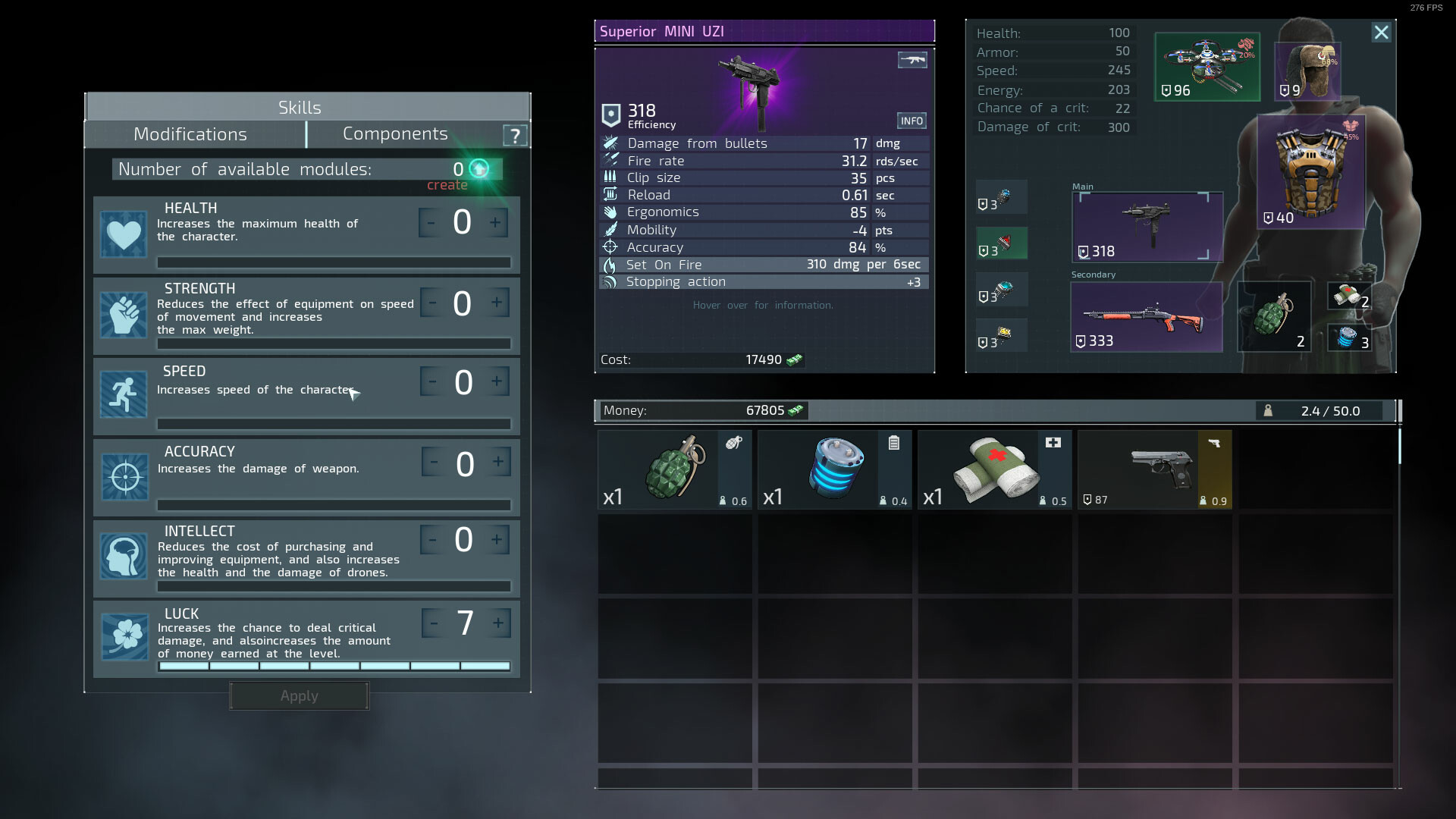This screenshot has height=819, width=1456.
Task: Open the Skills help with the question mark icon
Action: pyautogui.click(x=516, y=135)
